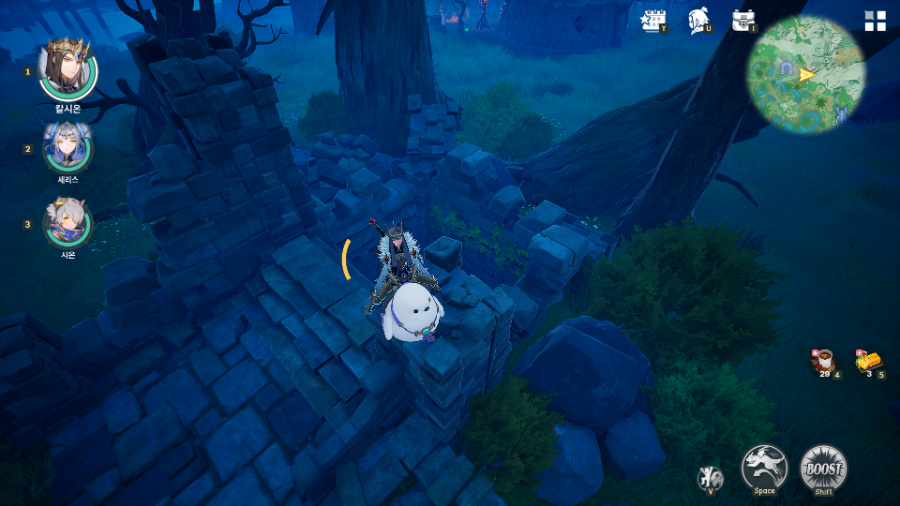The height and width of the screenshot is (506, 900).
Task: Open the events calendar icon
Action: click(653, 21)
